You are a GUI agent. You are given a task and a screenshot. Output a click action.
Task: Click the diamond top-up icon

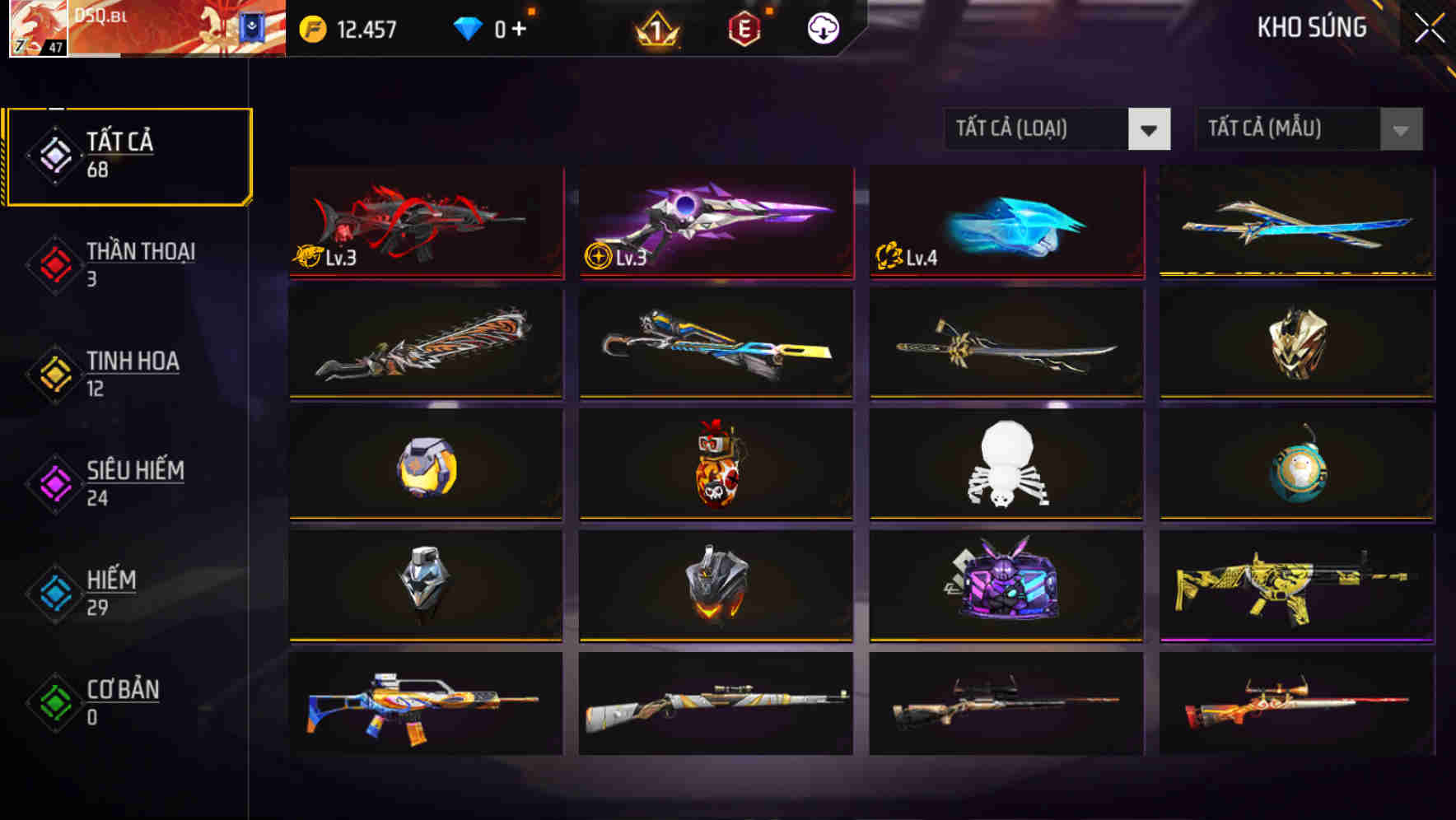tap(468, 26)
